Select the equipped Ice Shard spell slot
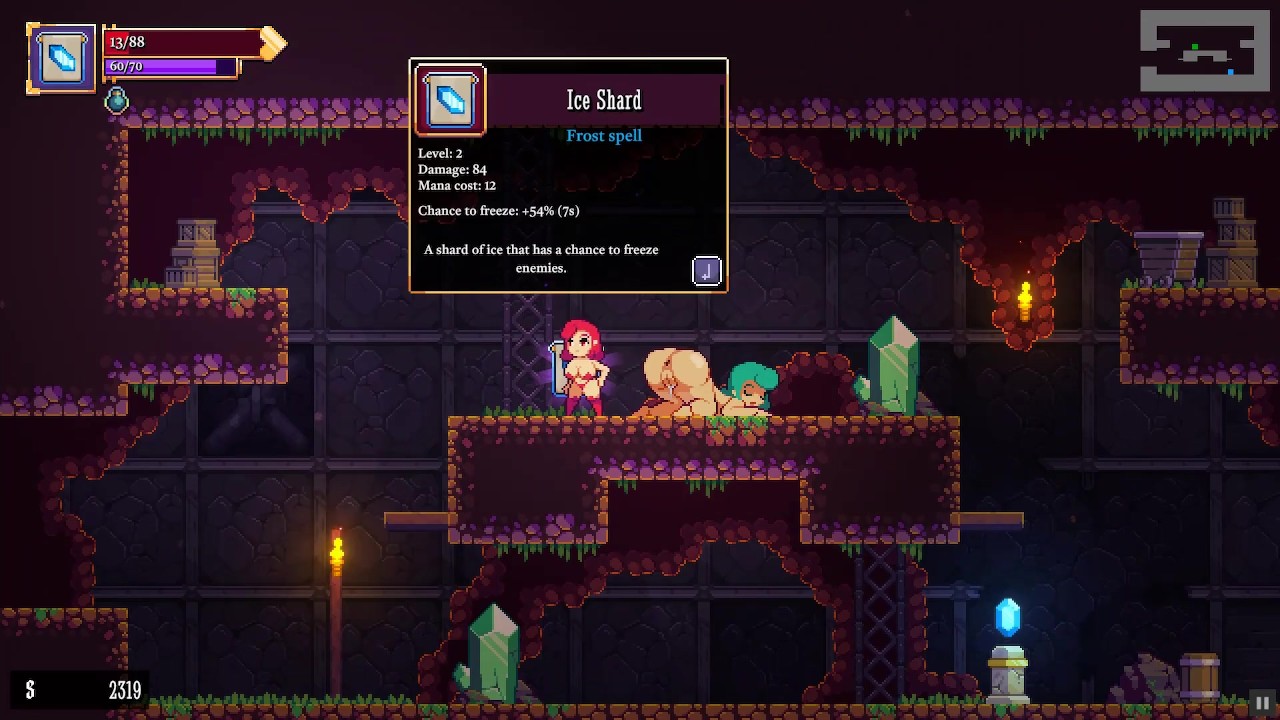1280x720 pixels. pos(61,59)
